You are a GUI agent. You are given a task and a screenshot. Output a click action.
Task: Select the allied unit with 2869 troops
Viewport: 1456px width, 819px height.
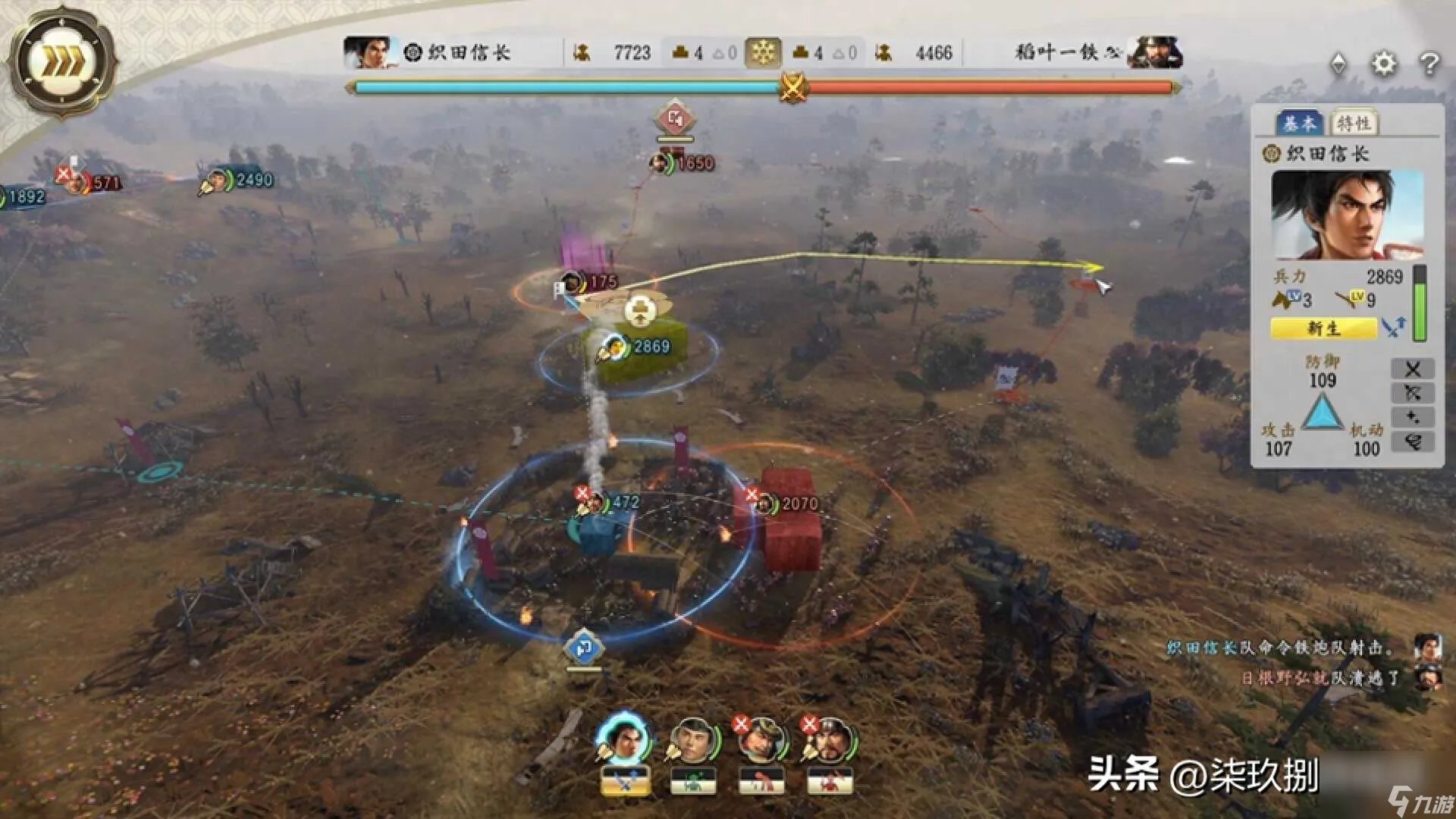[637, 347]
